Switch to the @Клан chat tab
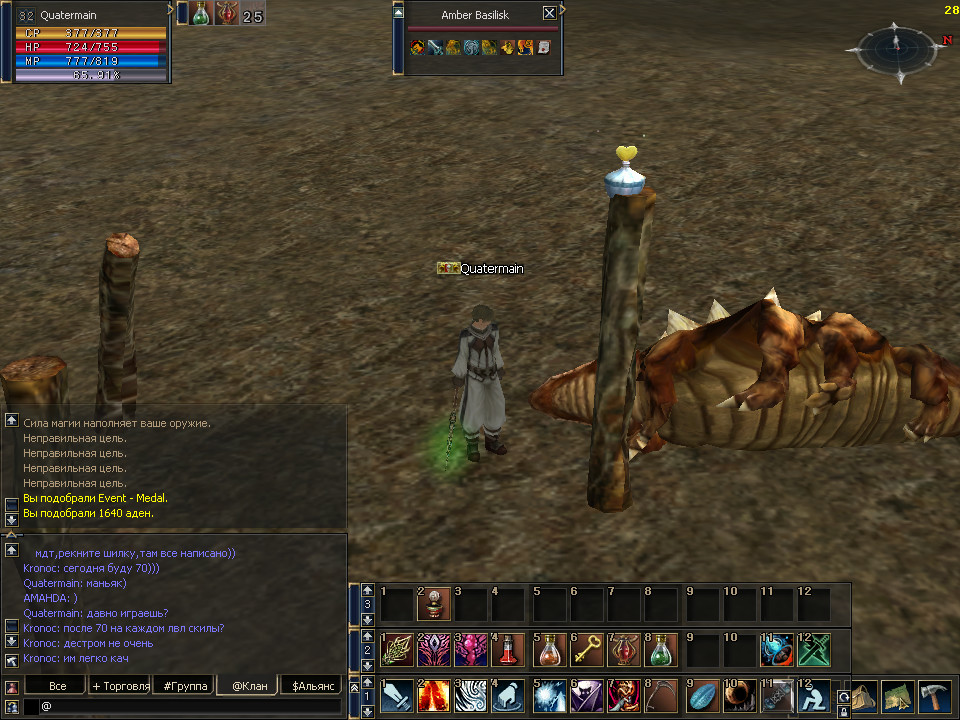The height and width of the screenshot is (720, 960). coord(249,686)
